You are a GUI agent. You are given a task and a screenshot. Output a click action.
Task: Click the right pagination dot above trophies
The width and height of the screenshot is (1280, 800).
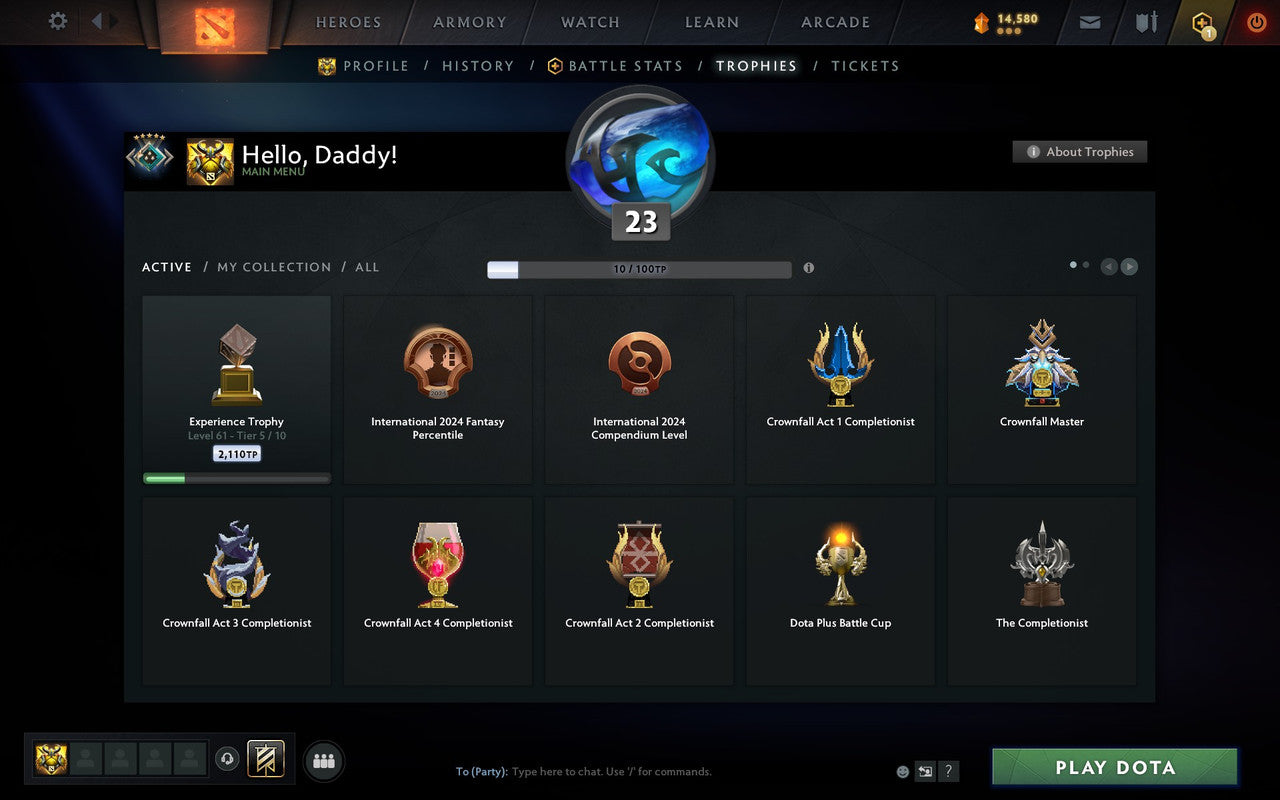point(1086,264)
